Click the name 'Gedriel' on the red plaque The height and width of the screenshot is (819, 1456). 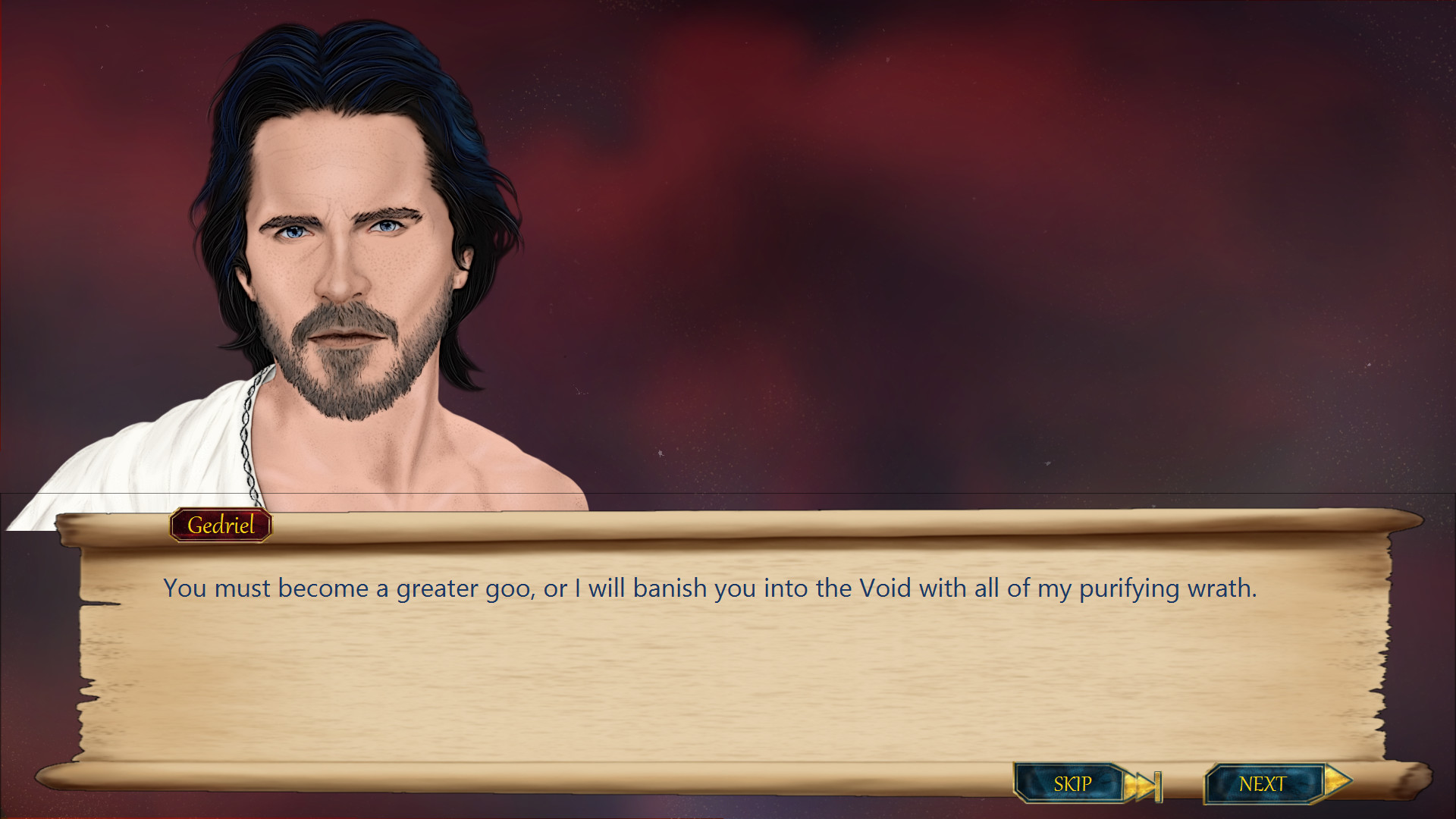(x=221, y=524)
